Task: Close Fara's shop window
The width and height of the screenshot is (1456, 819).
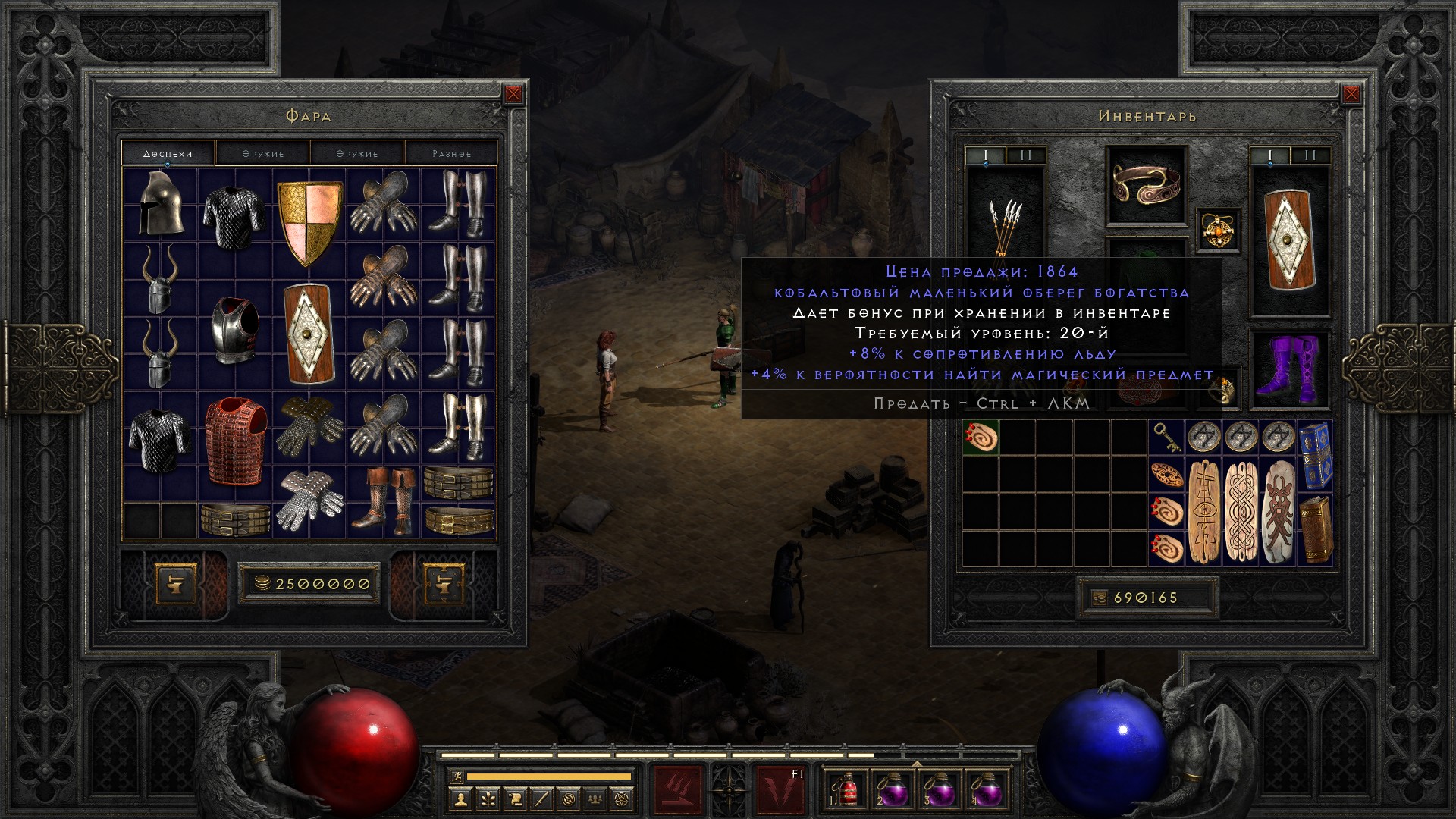Action: tap(513, 94)
